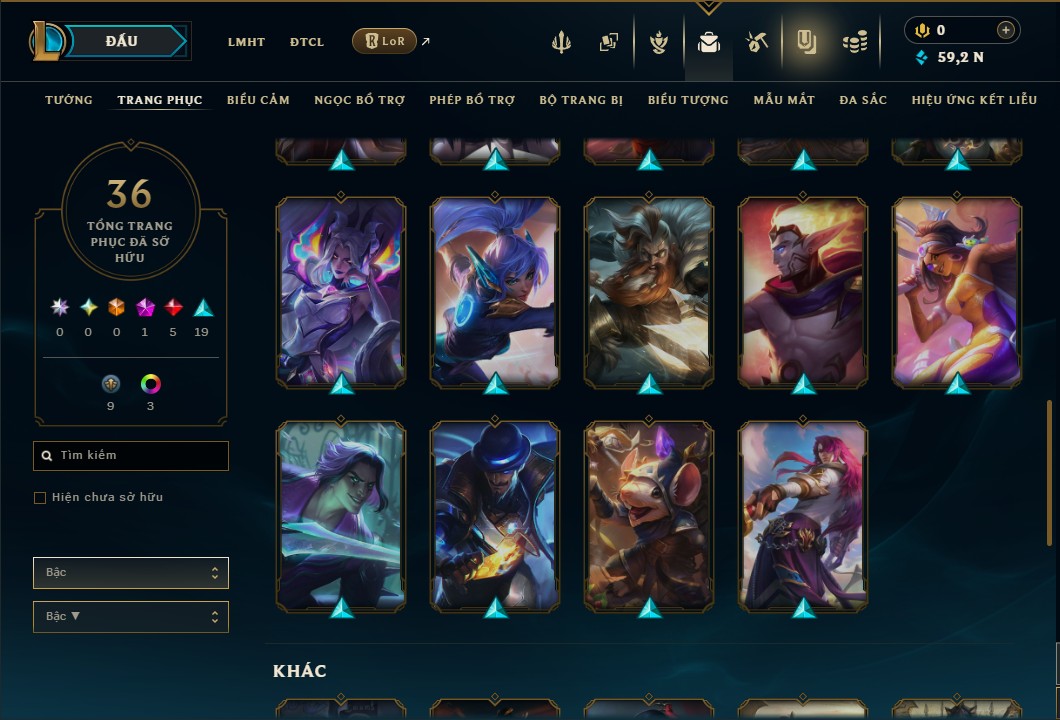Open the store coin stack icon
This screenshot has width=1060, height=720.
point(854,42)
